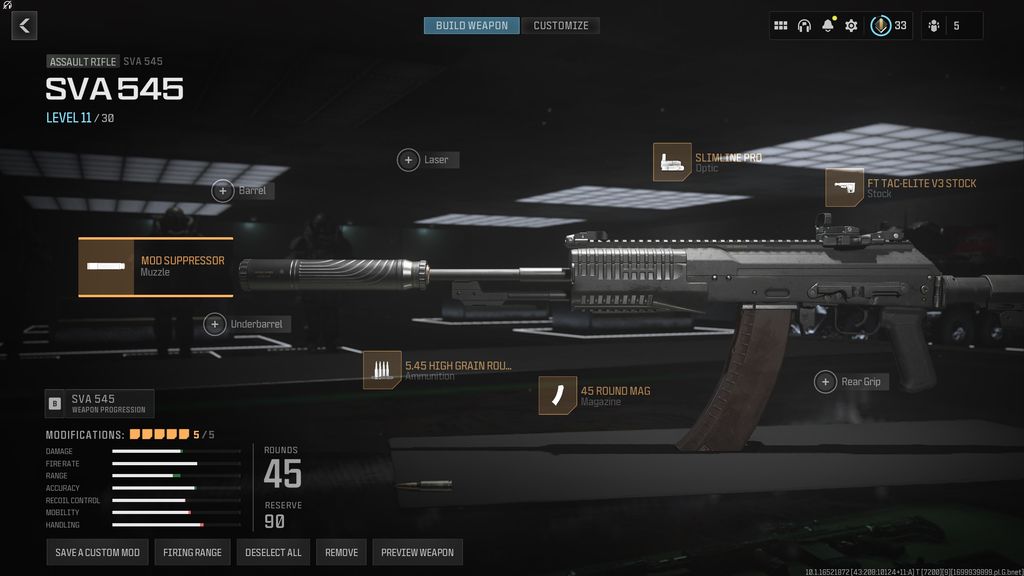Viewport: 1024px width, 576px height.
Task: Select the 45 Round Mag slot
Action: coord(557,395)
